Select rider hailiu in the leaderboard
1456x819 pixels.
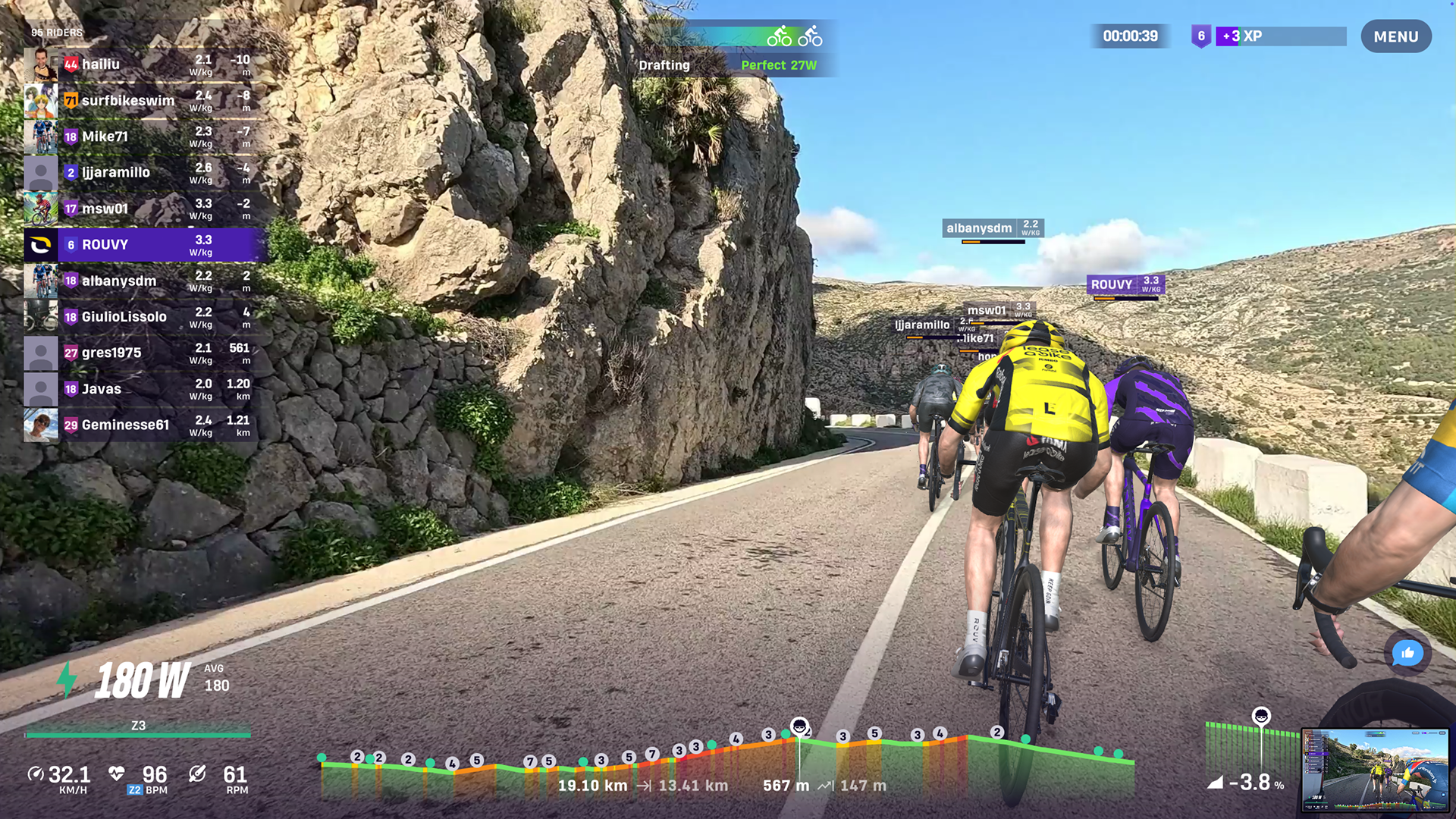144,64
